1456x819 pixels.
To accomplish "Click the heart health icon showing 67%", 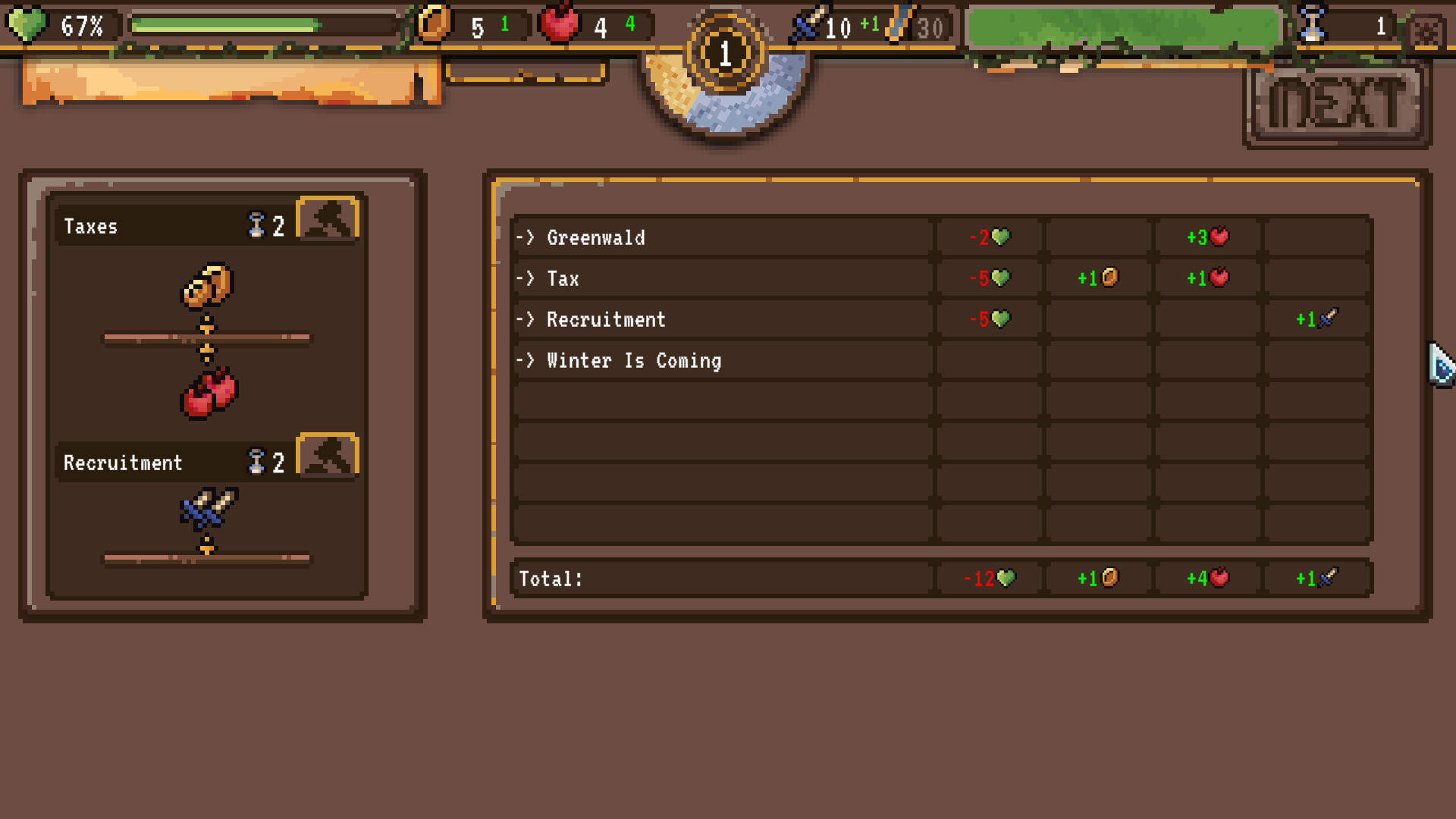I will coord(25,26).
